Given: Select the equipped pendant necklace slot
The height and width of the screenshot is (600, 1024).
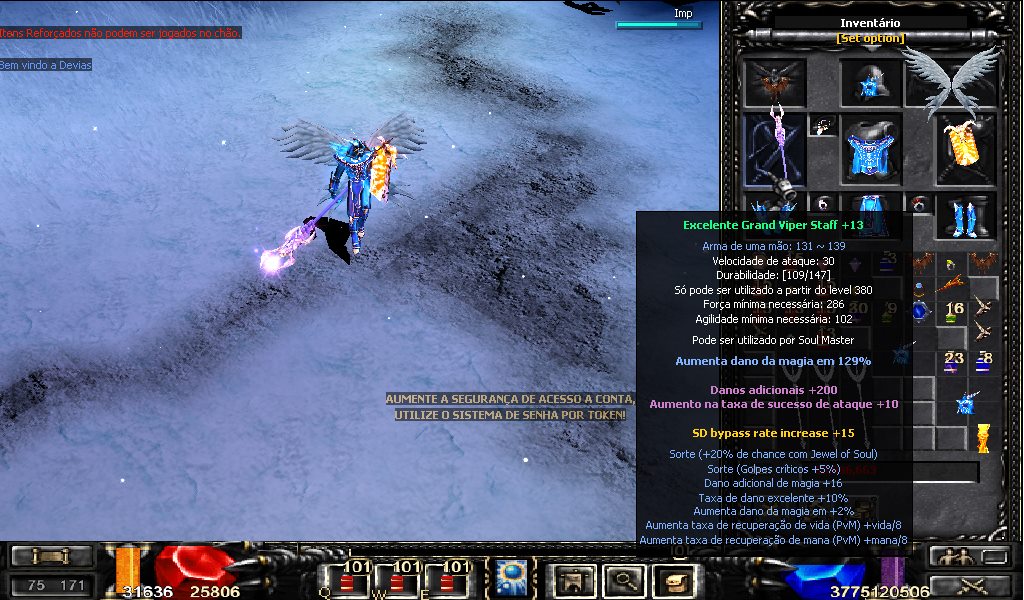Looking at the screenshot, I should pyautogui.click(x=822, y=126).
